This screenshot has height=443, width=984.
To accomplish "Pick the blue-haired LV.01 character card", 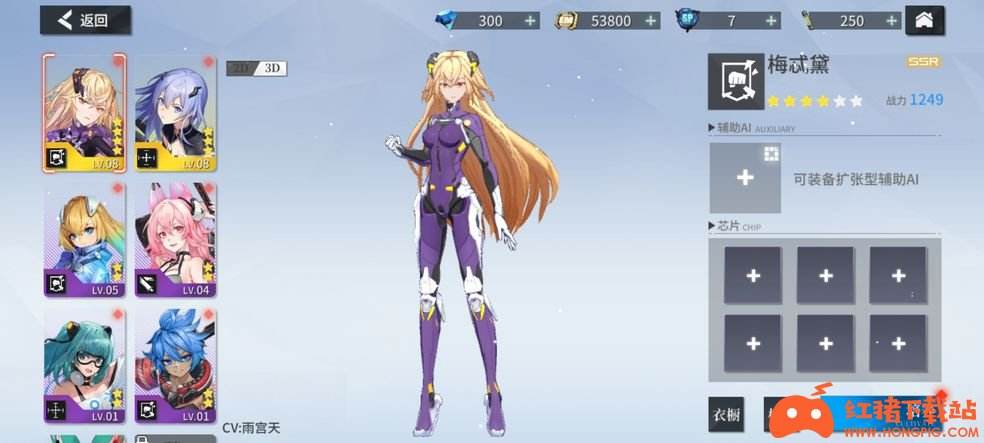I will pyautogui.click(x=175, y=367).
